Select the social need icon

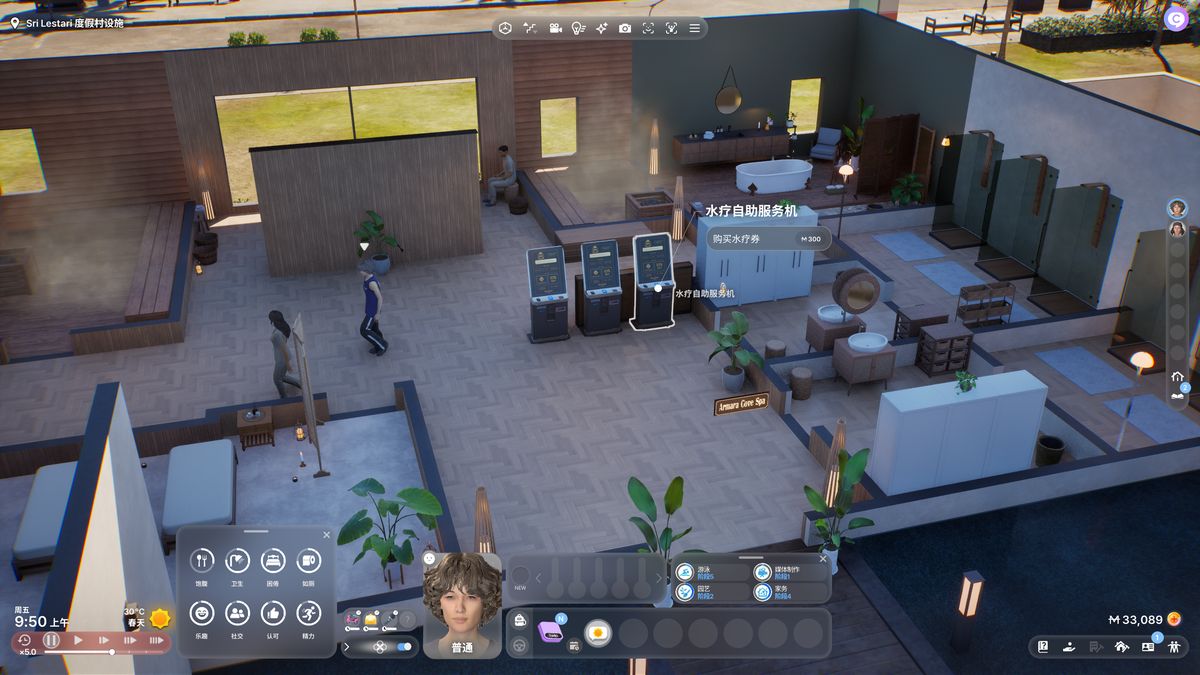pos(237,613)
